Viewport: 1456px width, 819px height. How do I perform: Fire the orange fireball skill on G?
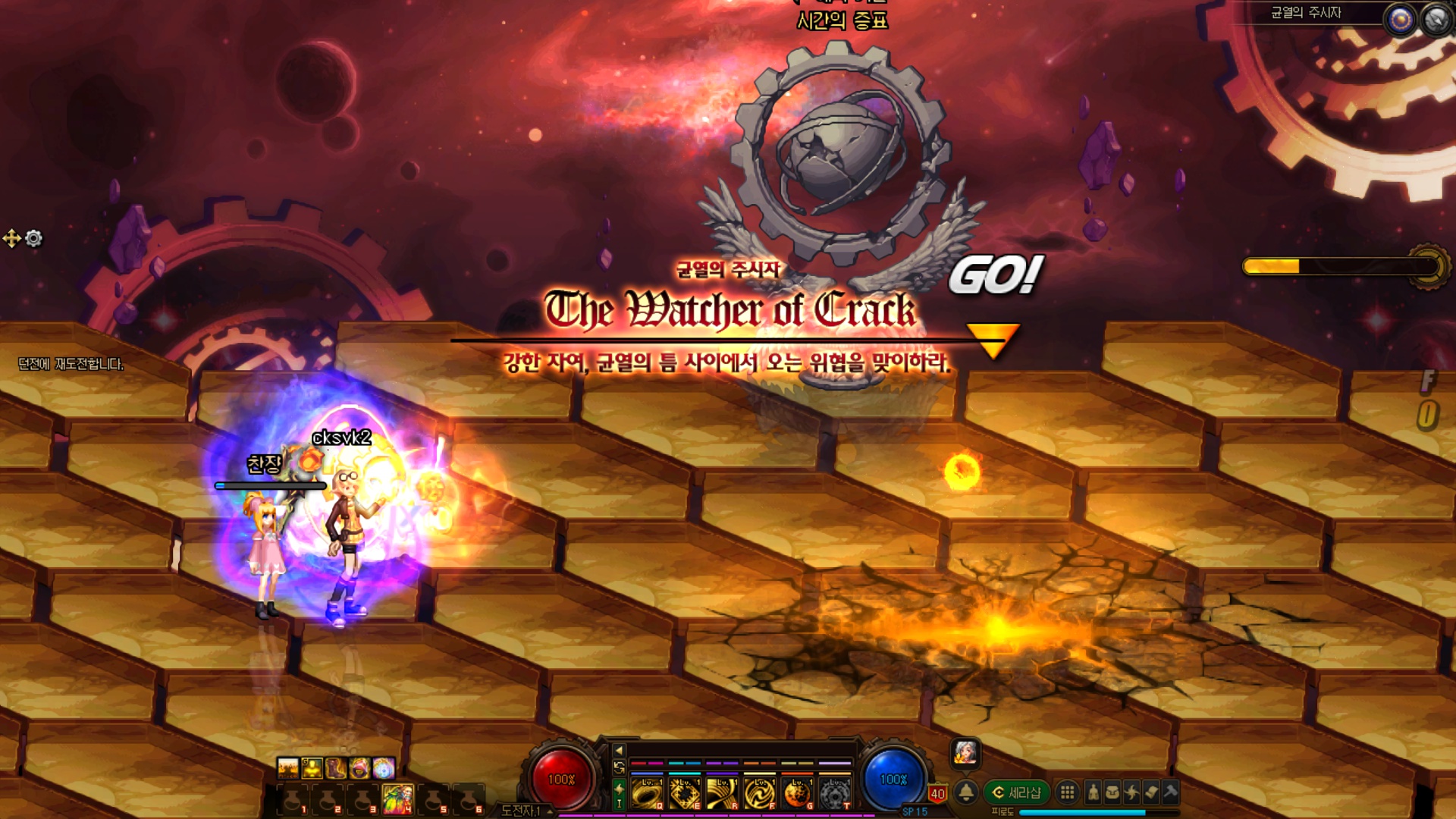797,793
